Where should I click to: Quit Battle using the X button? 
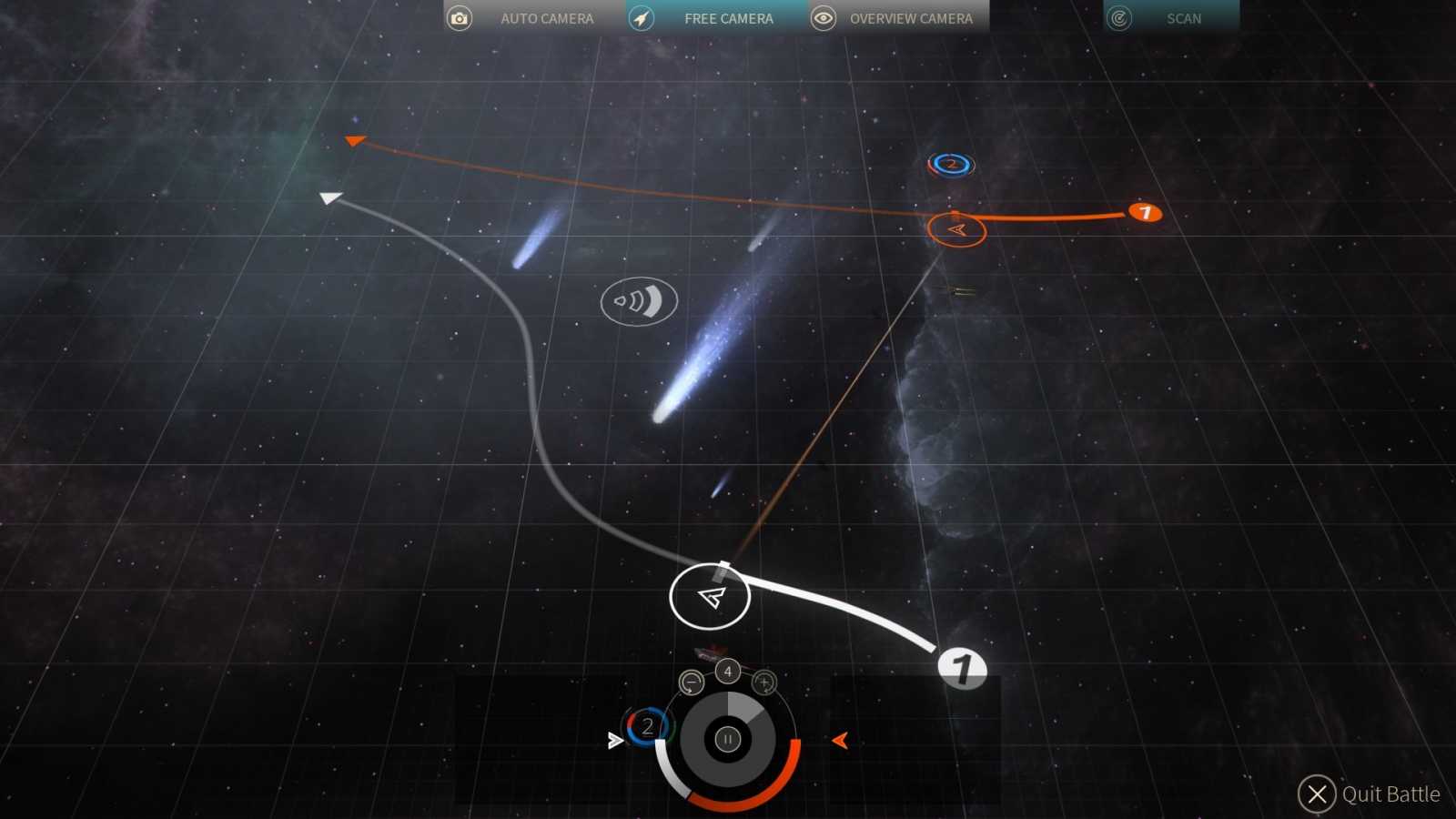[1316, 794]
